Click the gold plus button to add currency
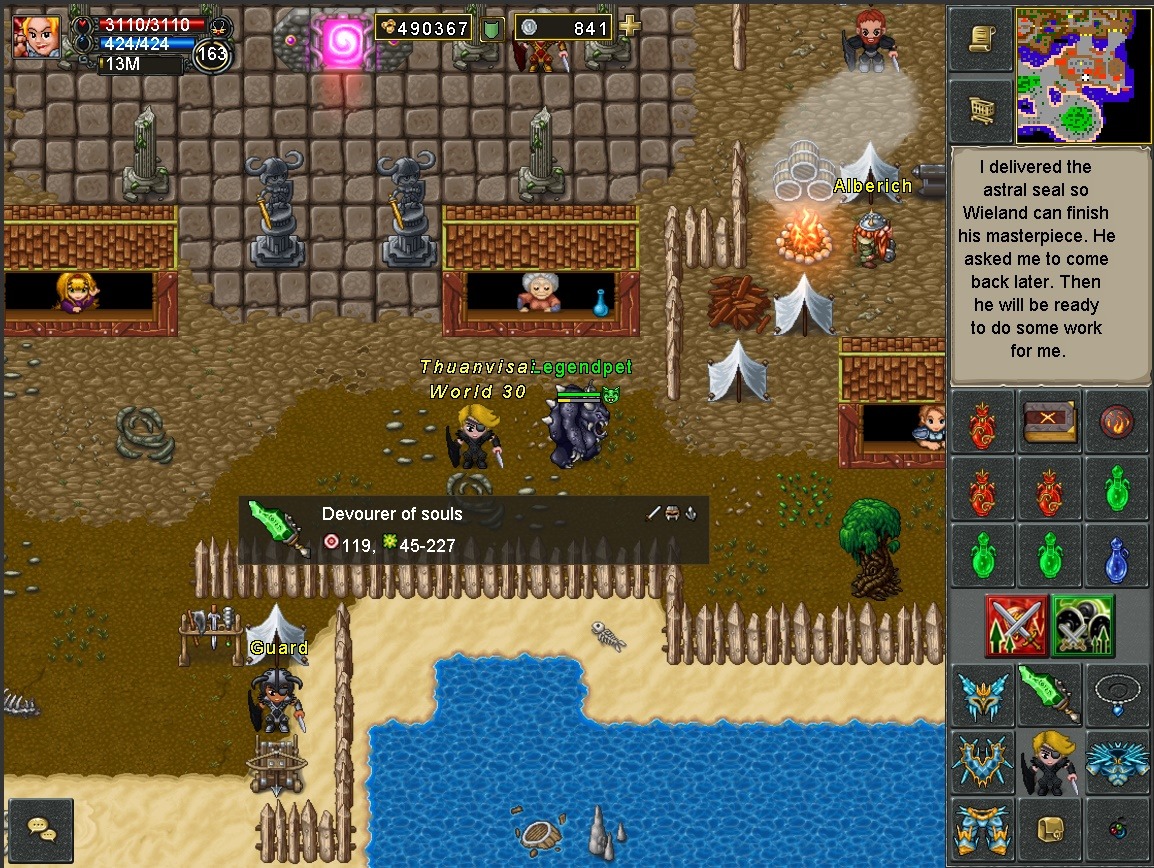Screen dimensions: 1154x868 pos(629,27)
